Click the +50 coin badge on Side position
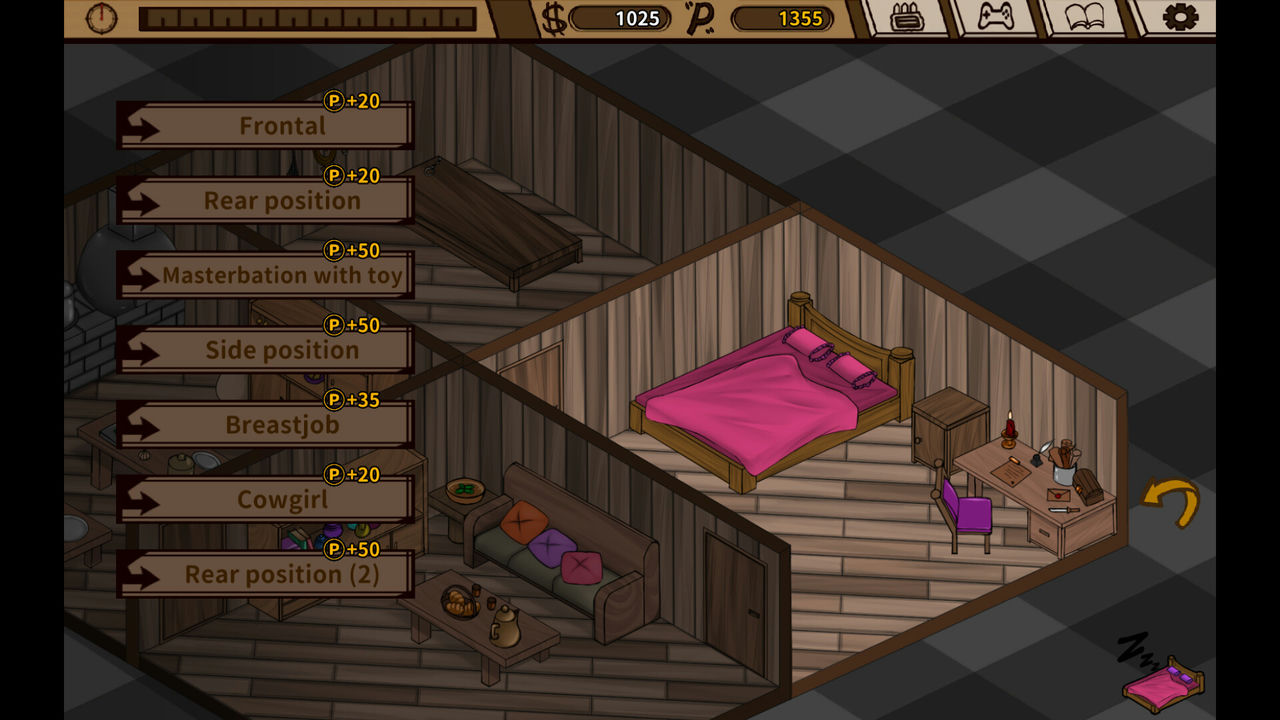This screenshot has height=720, width=1280. click(x=350, y=325)
